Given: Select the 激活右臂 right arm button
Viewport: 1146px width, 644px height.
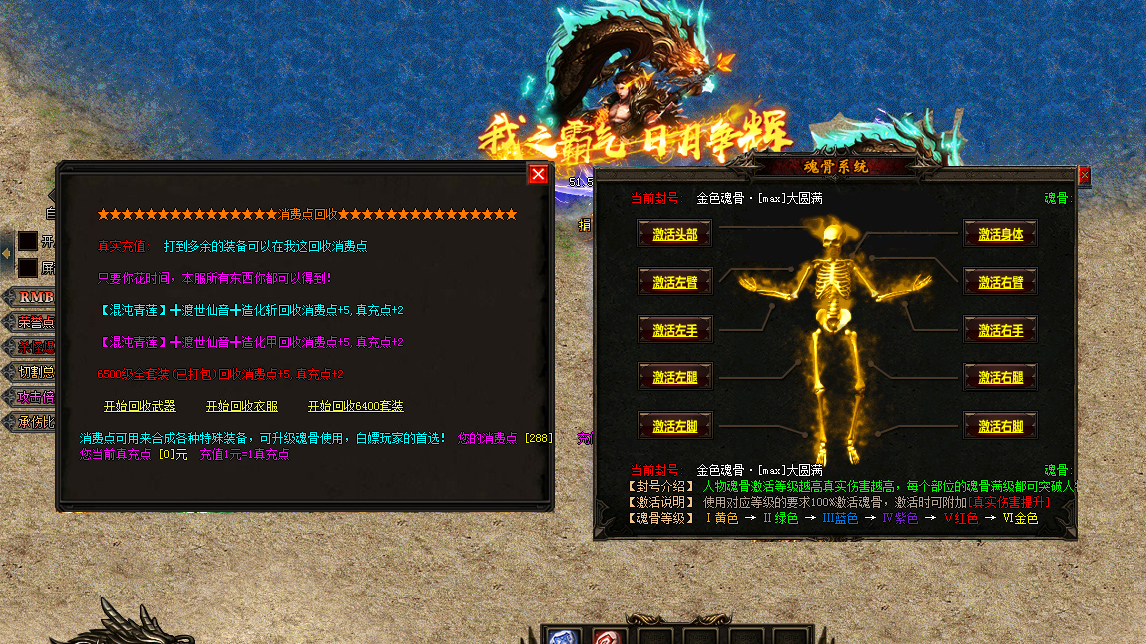Looking at the screenshot, I should click(1000, 282).
